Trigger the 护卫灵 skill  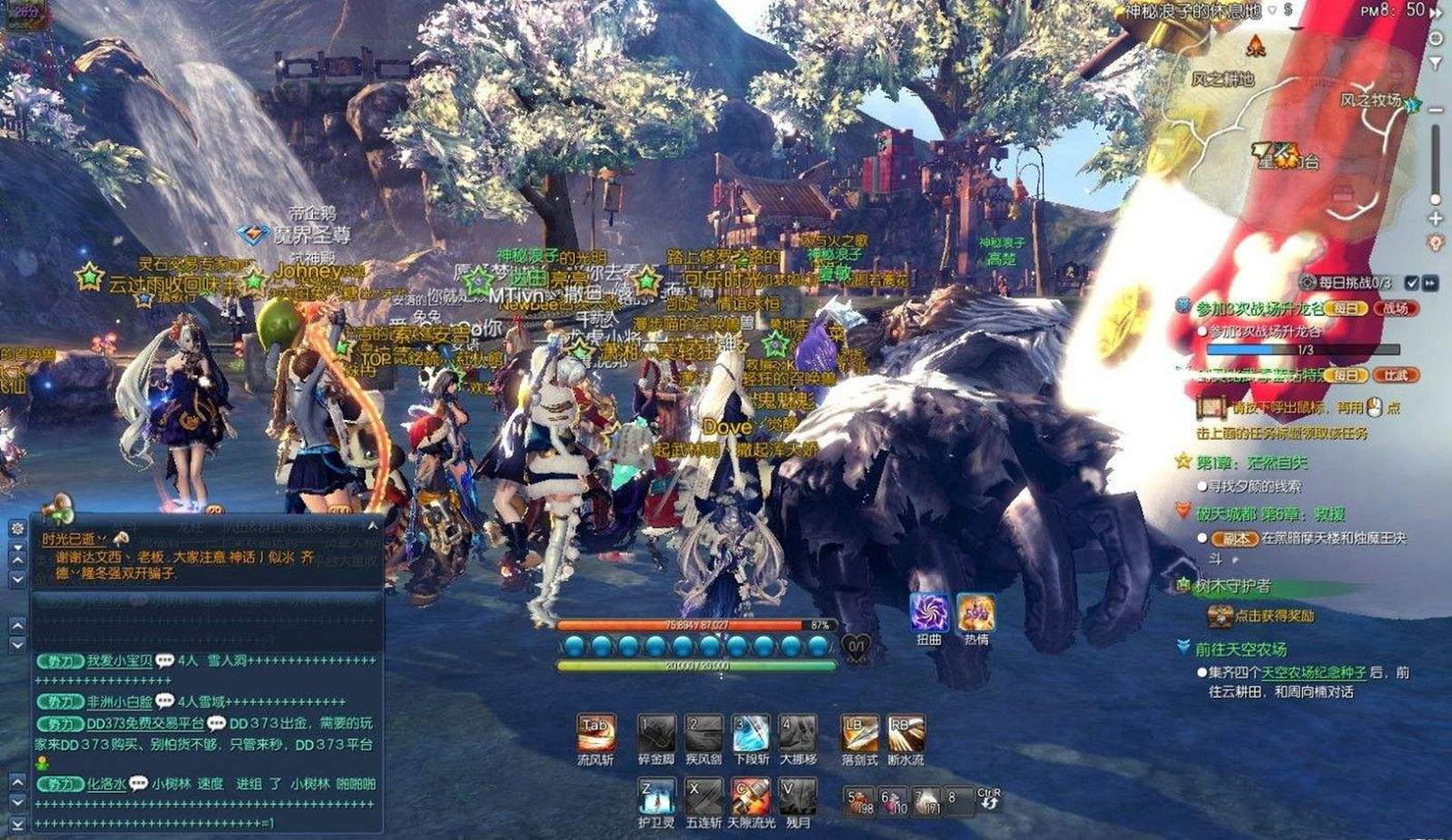pyautogui.click(x=655, y=796)
